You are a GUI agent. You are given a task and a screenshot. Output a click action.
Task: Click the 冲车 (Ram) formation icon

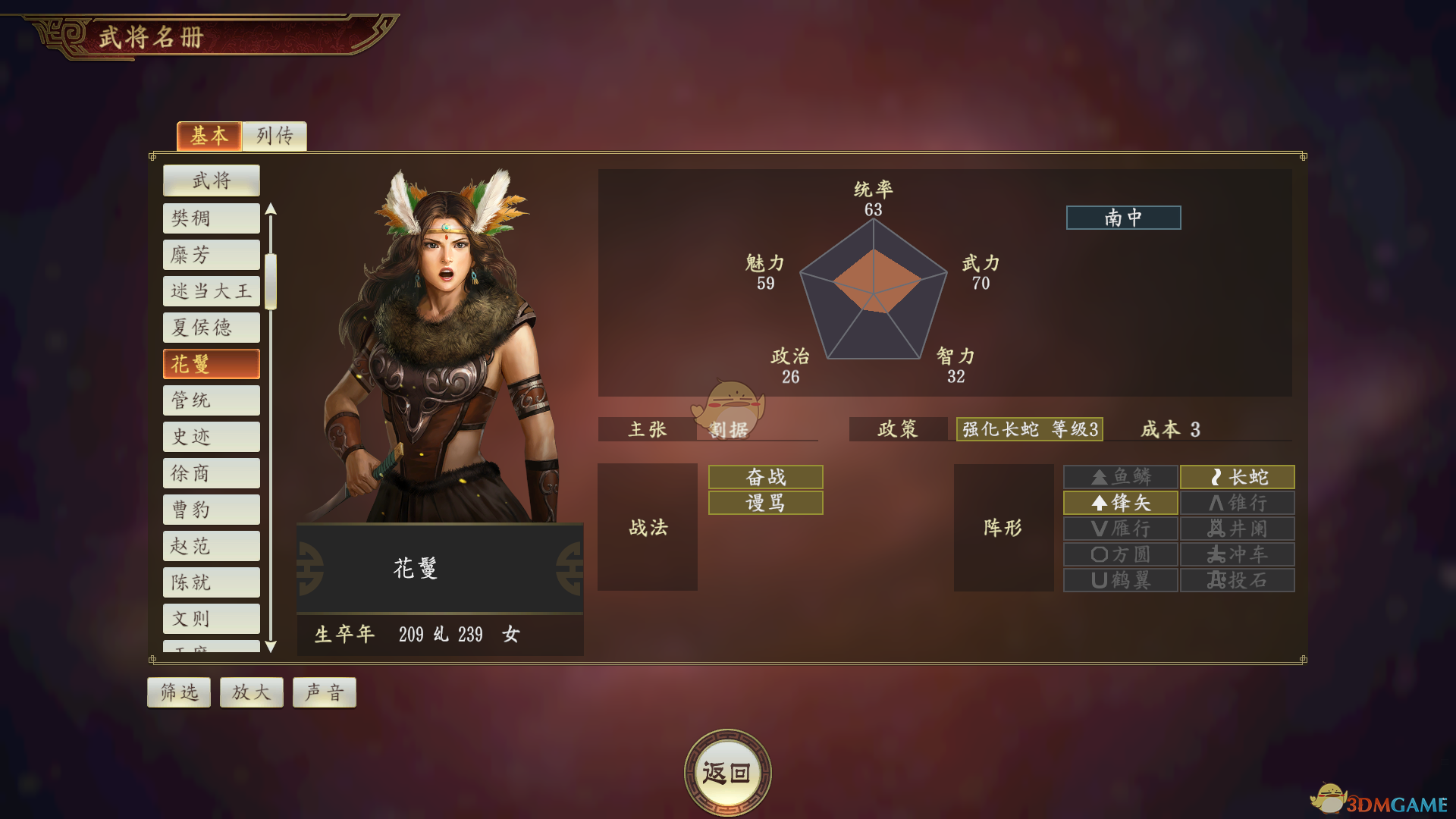coord(1236,554)
